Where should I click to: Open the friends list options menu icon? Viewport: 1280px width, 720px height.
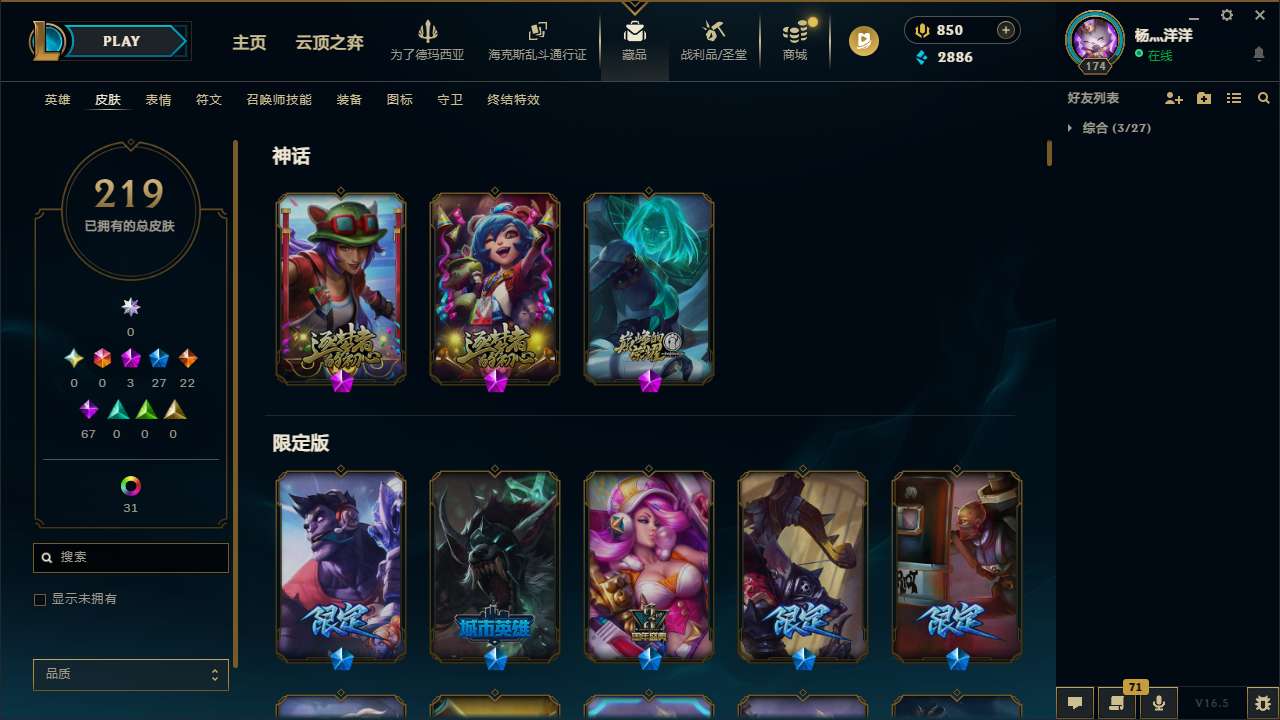[x=1234, y=98]
